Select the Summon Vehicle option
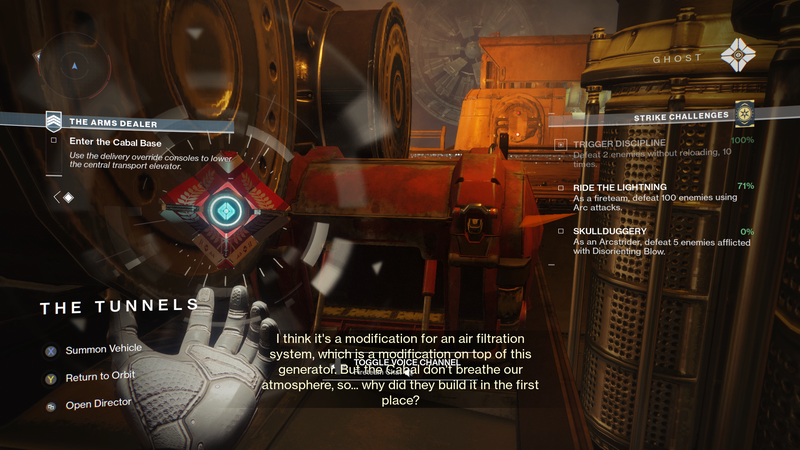 [x=103, y=349]
